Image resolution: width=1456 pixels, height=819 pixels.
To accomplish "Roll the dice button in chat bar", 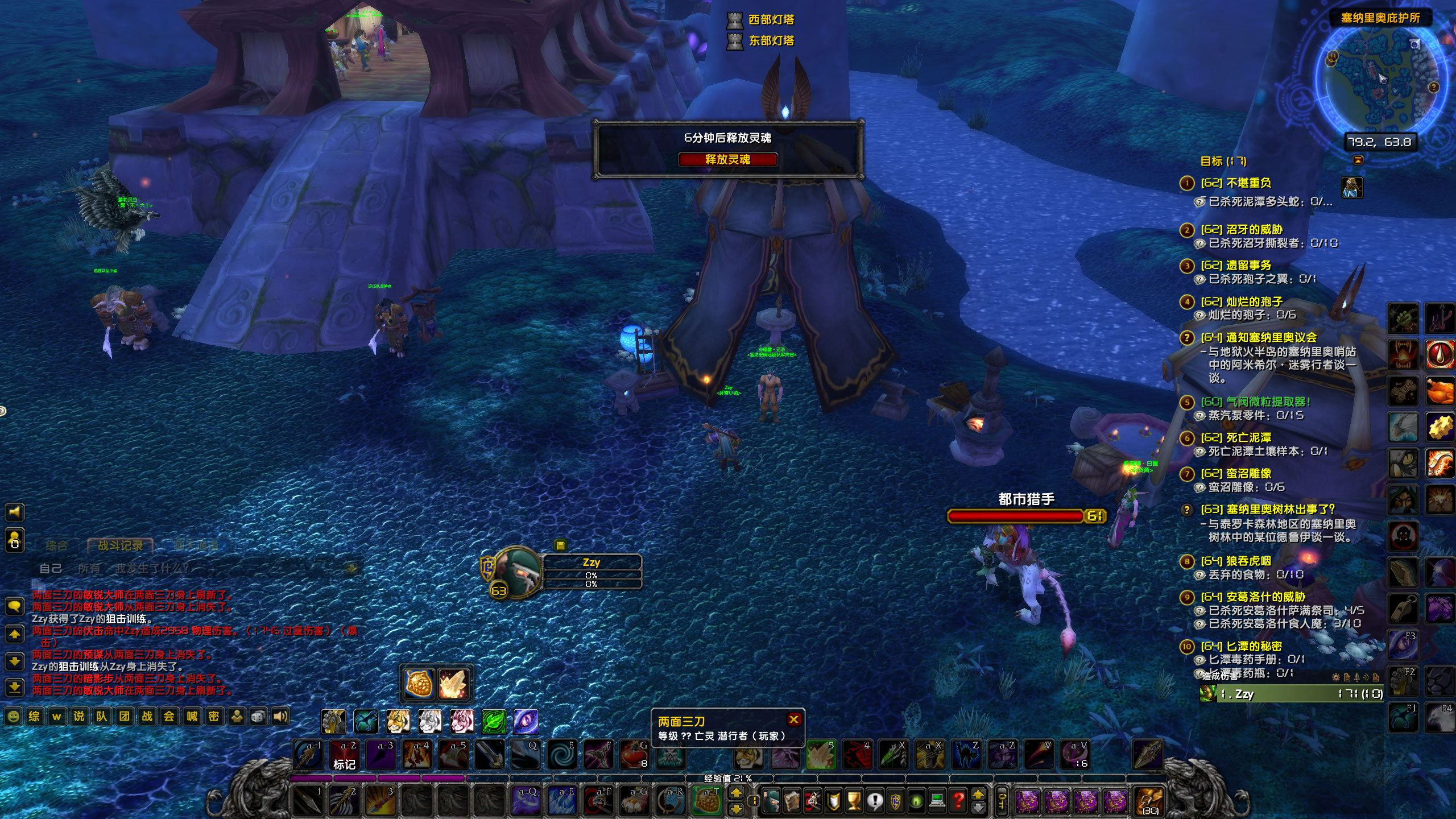I will click(258, 716).
